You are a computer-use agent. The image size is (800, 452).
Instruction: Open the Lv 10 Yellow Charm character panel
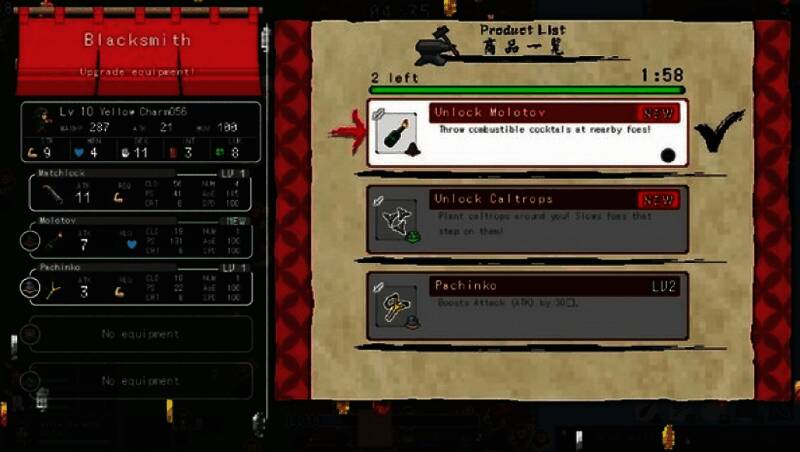[140, 132]
